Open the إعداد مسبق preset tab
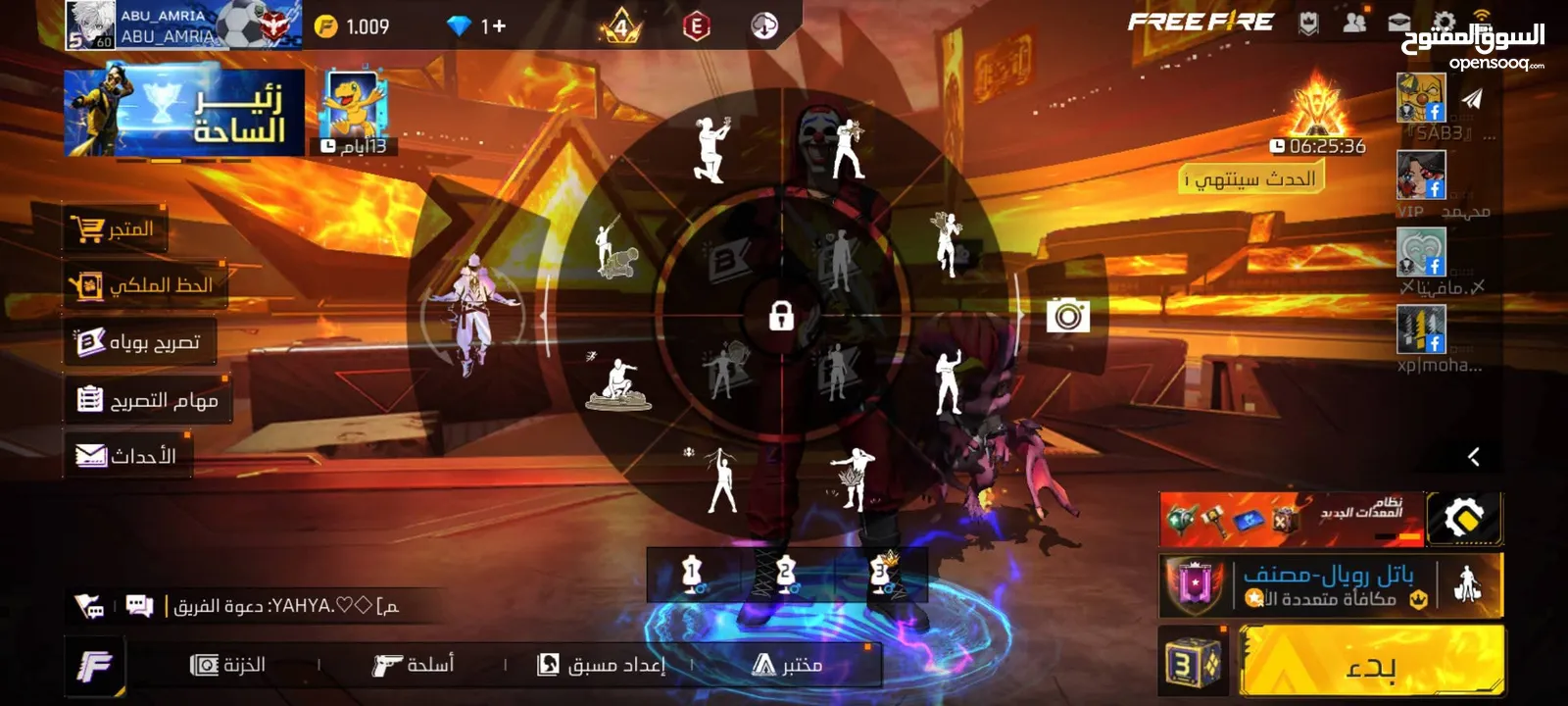 coord(602,665)
